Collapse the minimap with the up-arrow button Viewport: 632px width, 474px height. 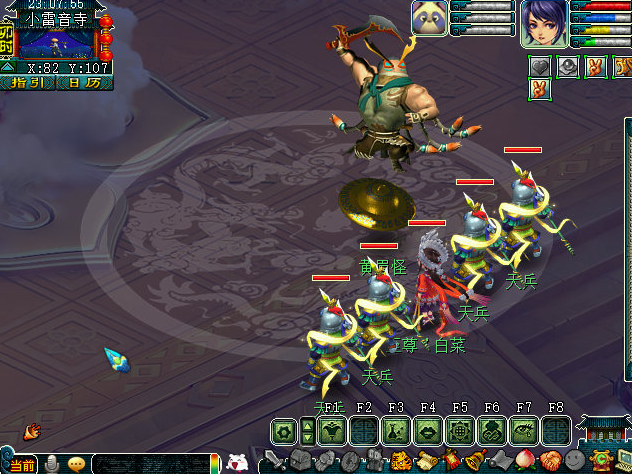7,67
